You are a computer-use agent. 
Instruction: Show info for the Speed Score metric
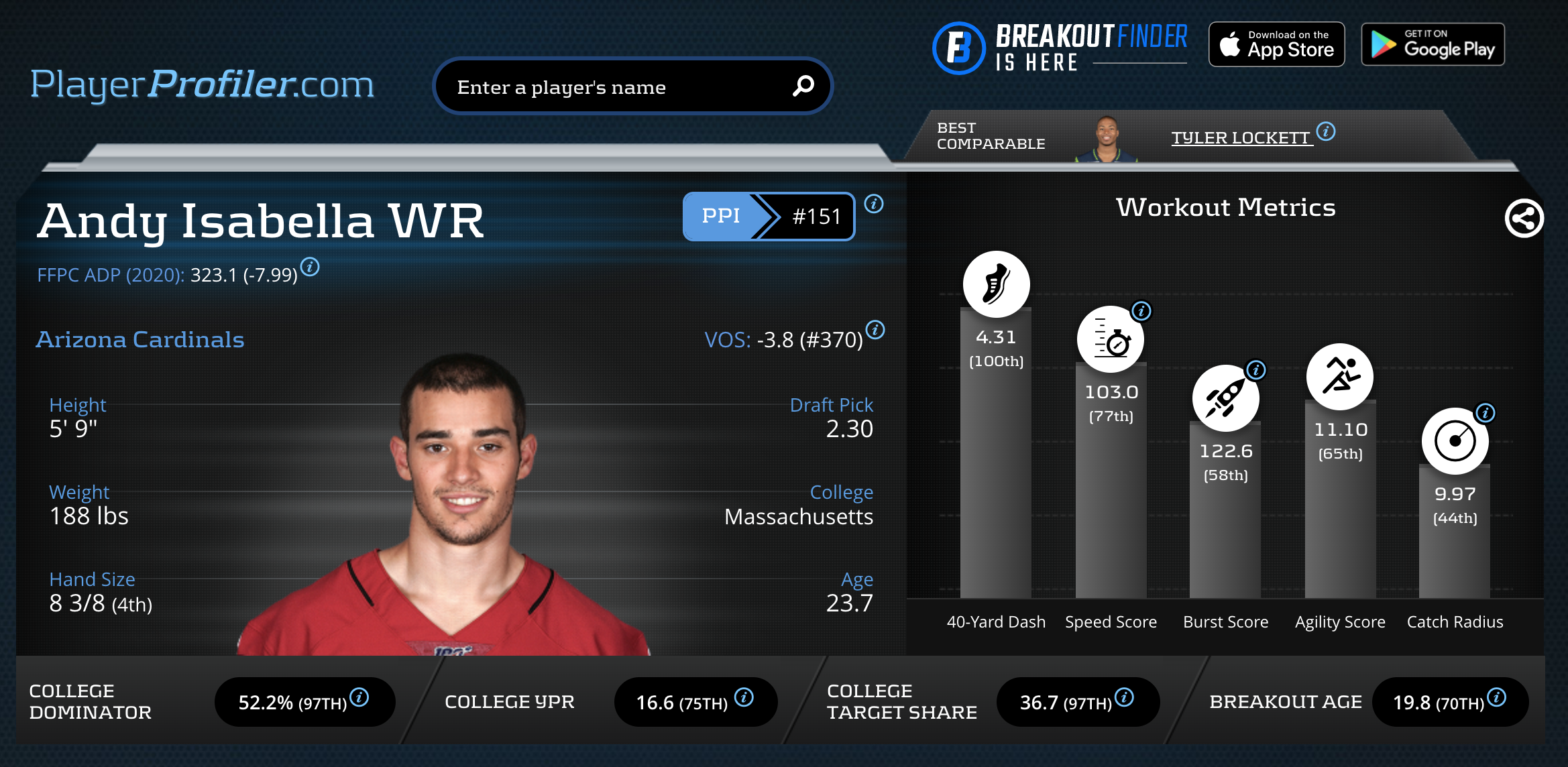coord(1141,311)
